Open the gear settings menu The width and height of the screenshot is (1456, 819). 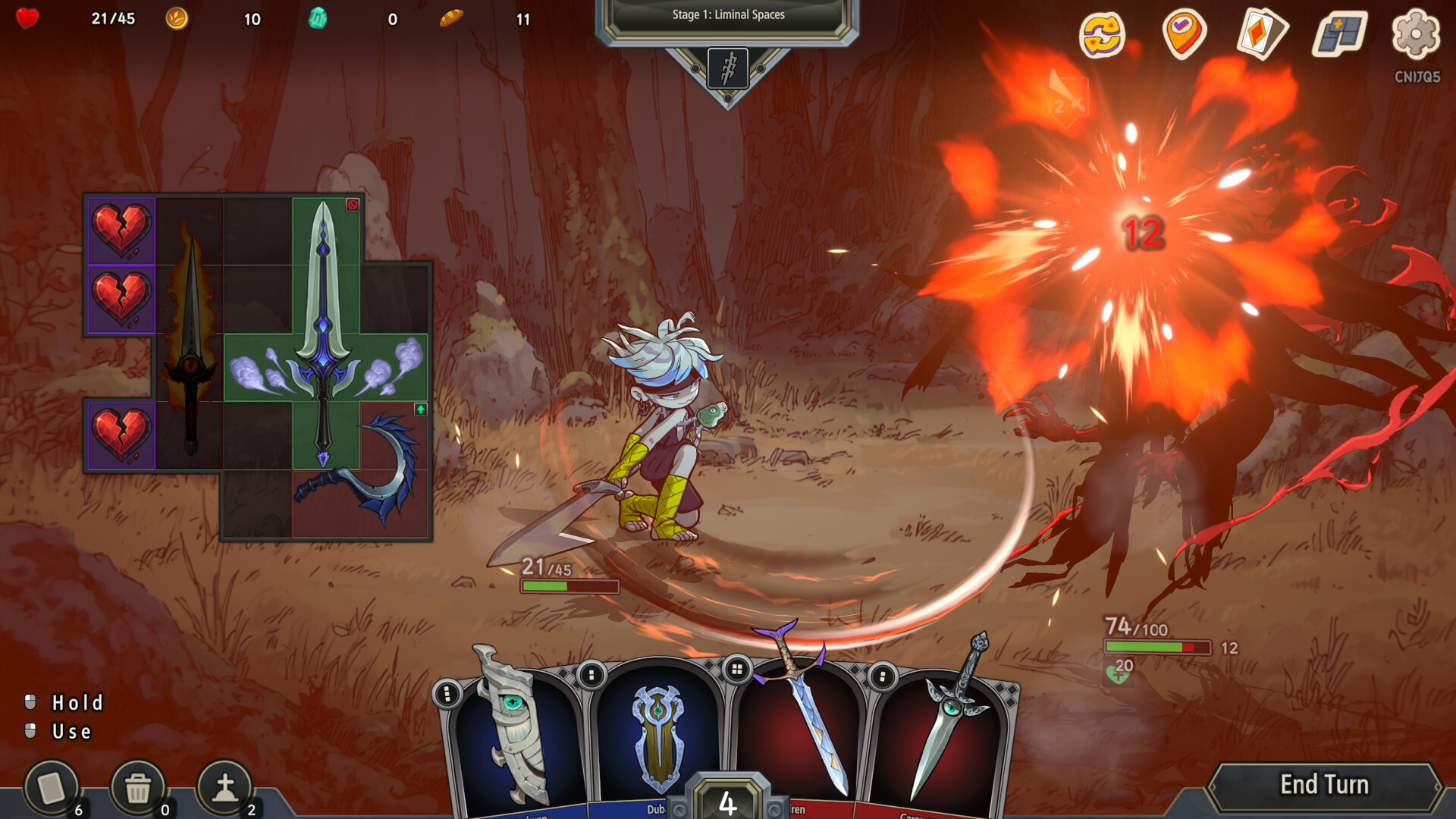tap(1416, 34)
